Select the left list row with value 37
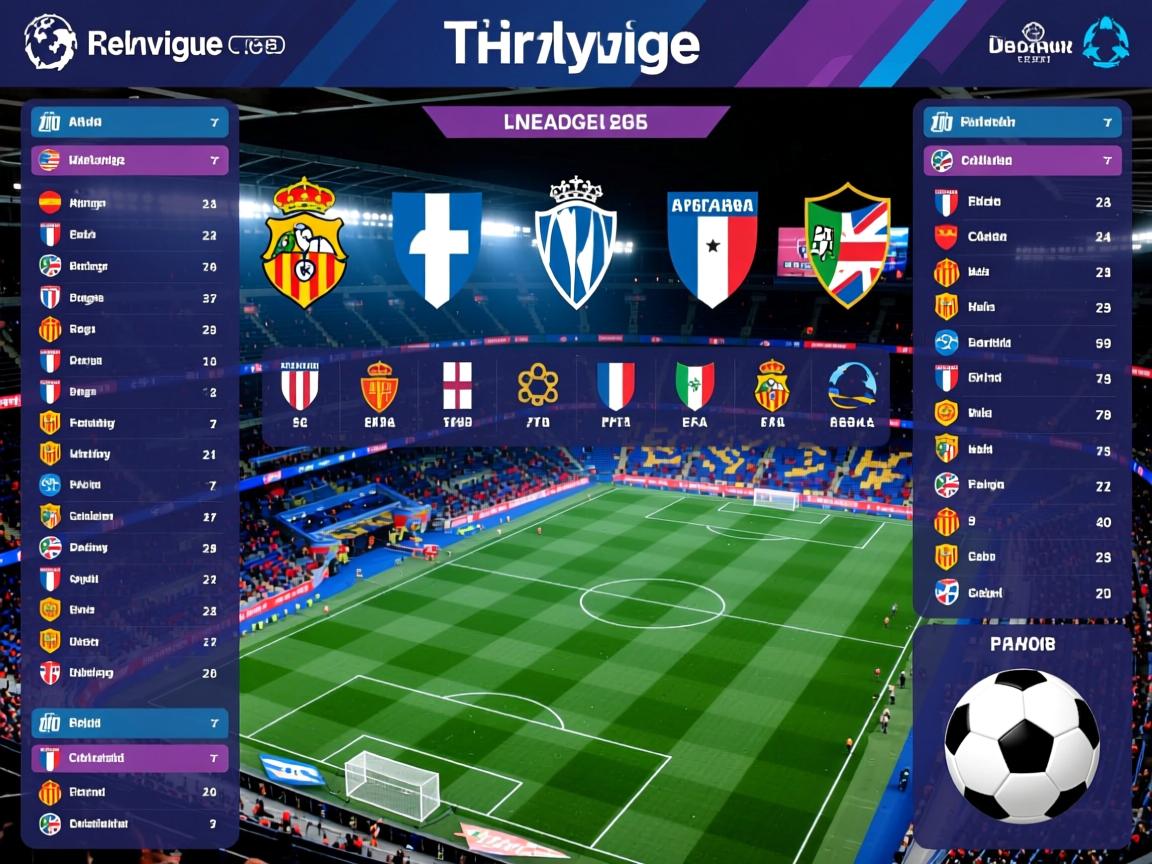Image resolution: width=1152 pixels, height=864 pixels. [130, 298]
